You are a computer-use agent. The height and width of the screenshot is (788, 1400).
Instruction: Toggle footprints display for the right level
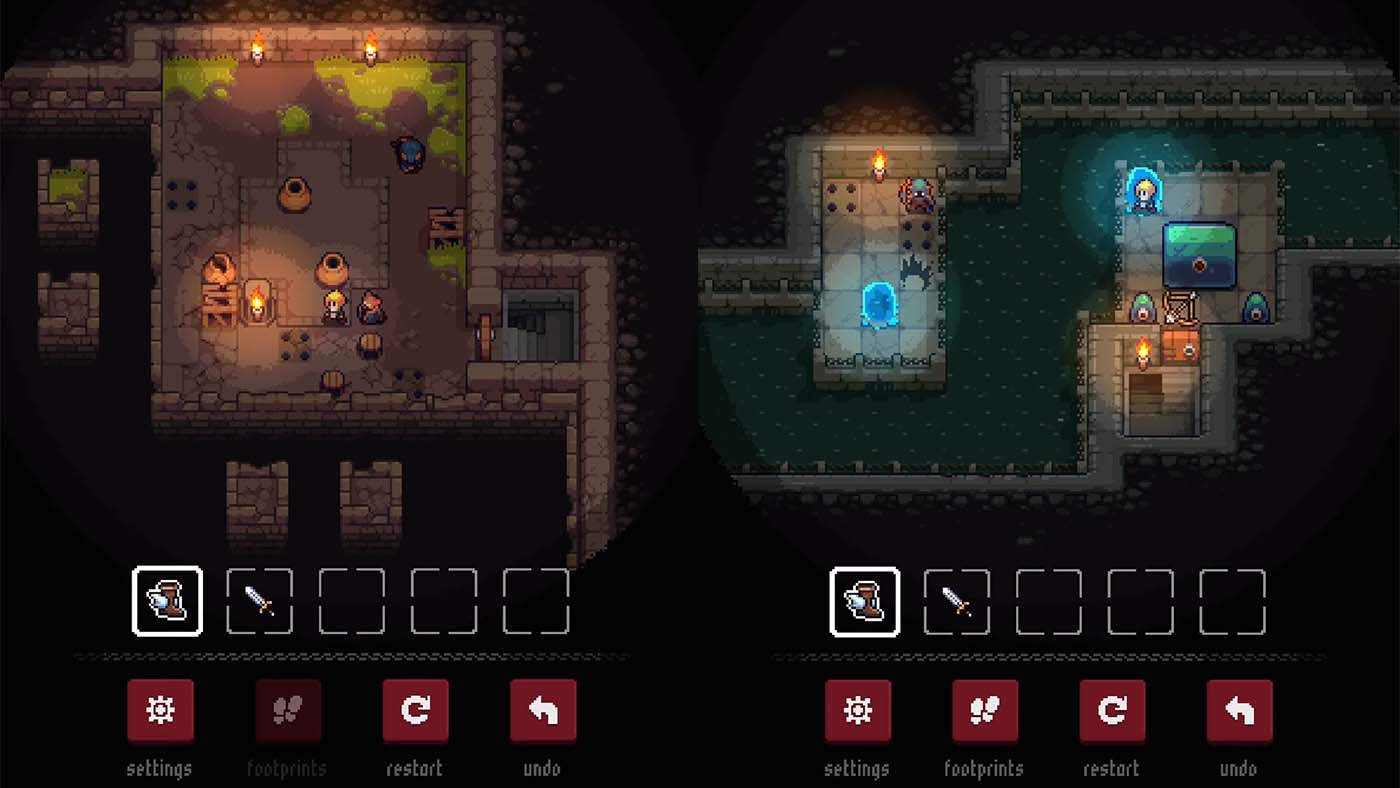984,710
